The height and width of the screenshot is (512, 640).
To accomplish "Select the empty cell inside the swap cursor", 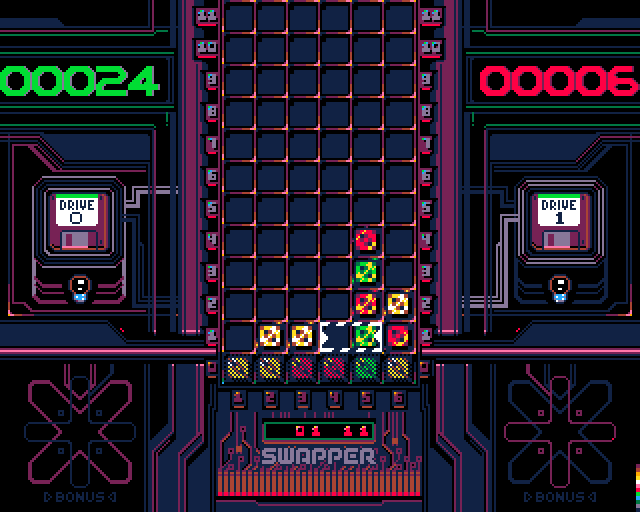I will pos(335,335).
